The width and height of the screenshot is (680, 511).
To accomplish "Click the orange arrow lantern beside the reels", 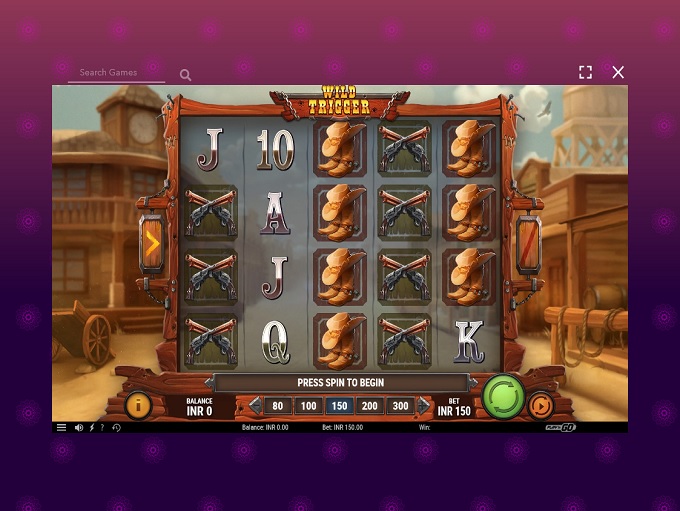I will point(153,242).
